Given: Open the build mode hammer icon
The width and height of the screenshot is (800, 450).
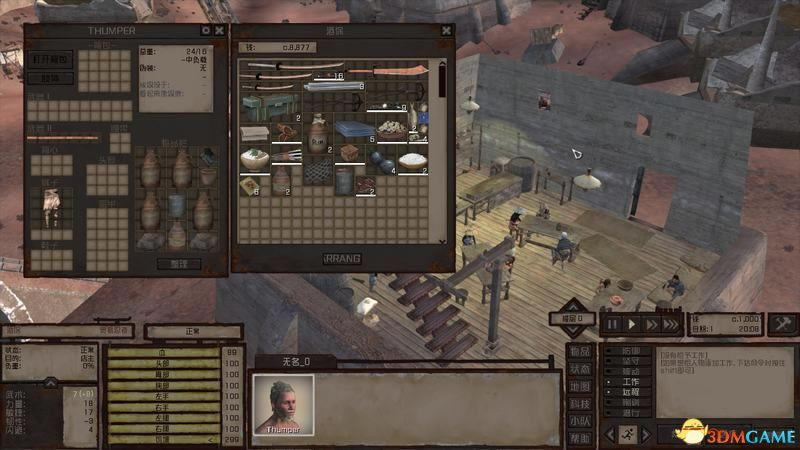Looking at the screenshot, I should point(784,323).
